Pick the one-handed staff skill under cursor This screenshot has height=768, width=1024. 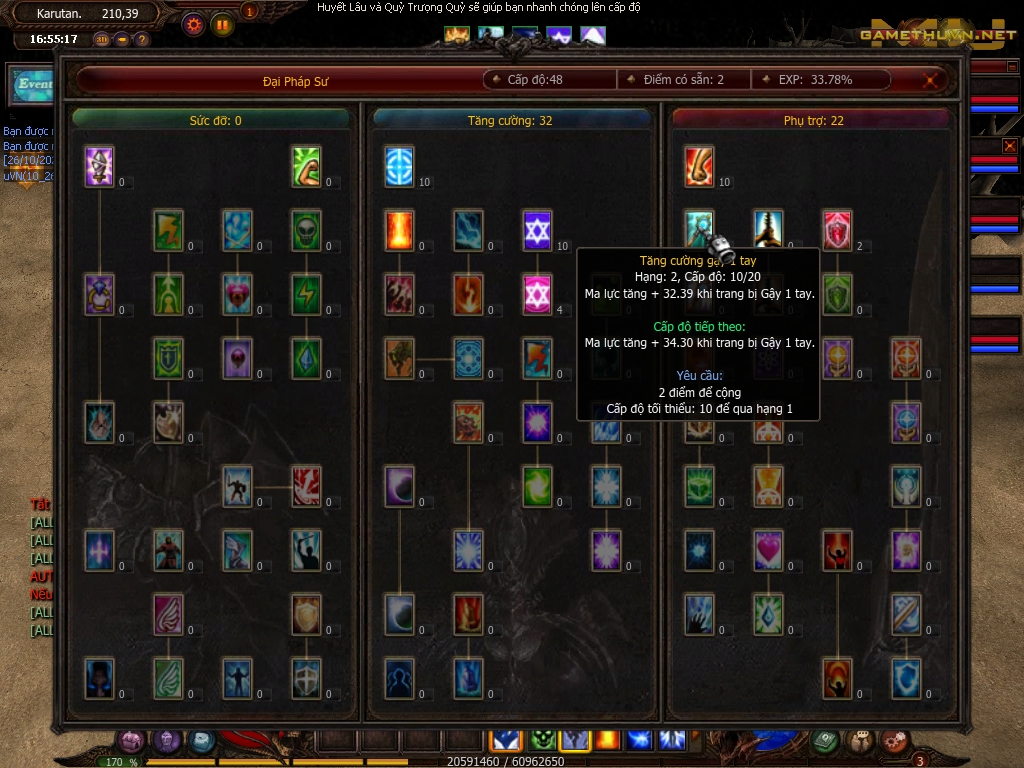(x=700, y=230)
